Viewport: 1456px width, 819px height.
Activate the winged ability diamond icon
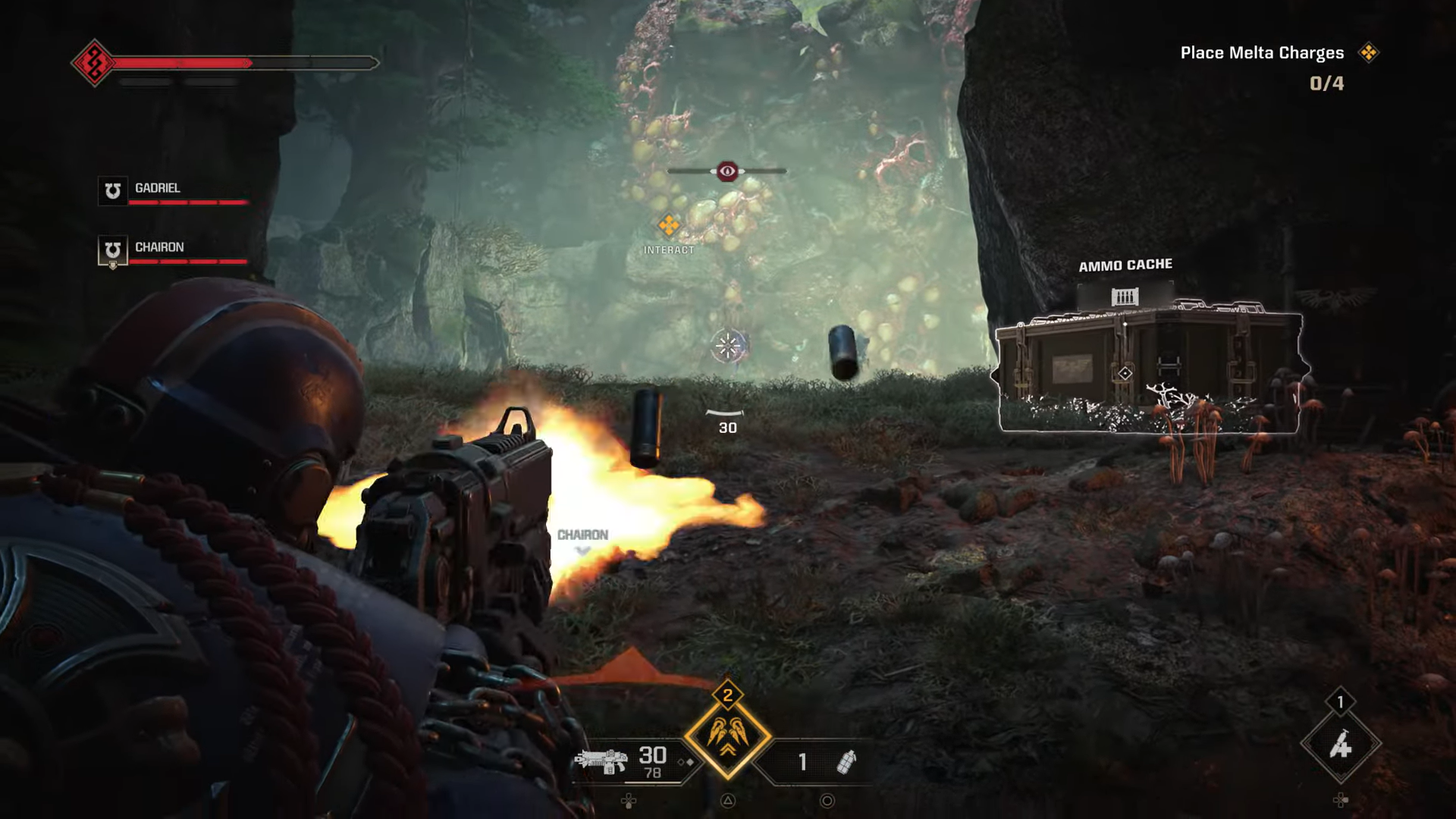[x=728, y=736]
